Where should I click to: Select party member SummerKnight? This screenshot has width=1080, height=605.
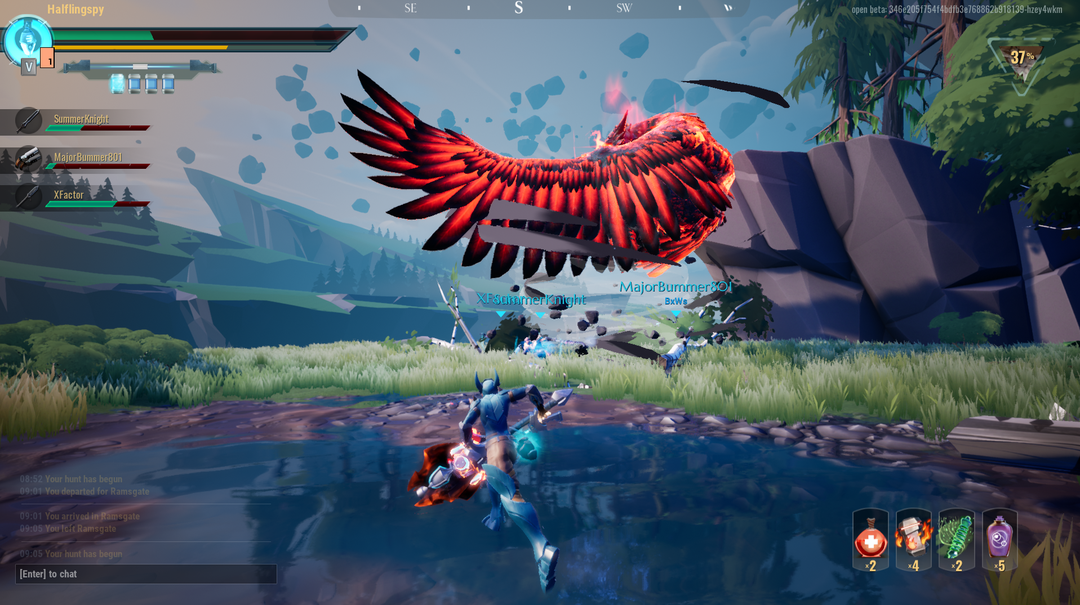tap(80, 120)
